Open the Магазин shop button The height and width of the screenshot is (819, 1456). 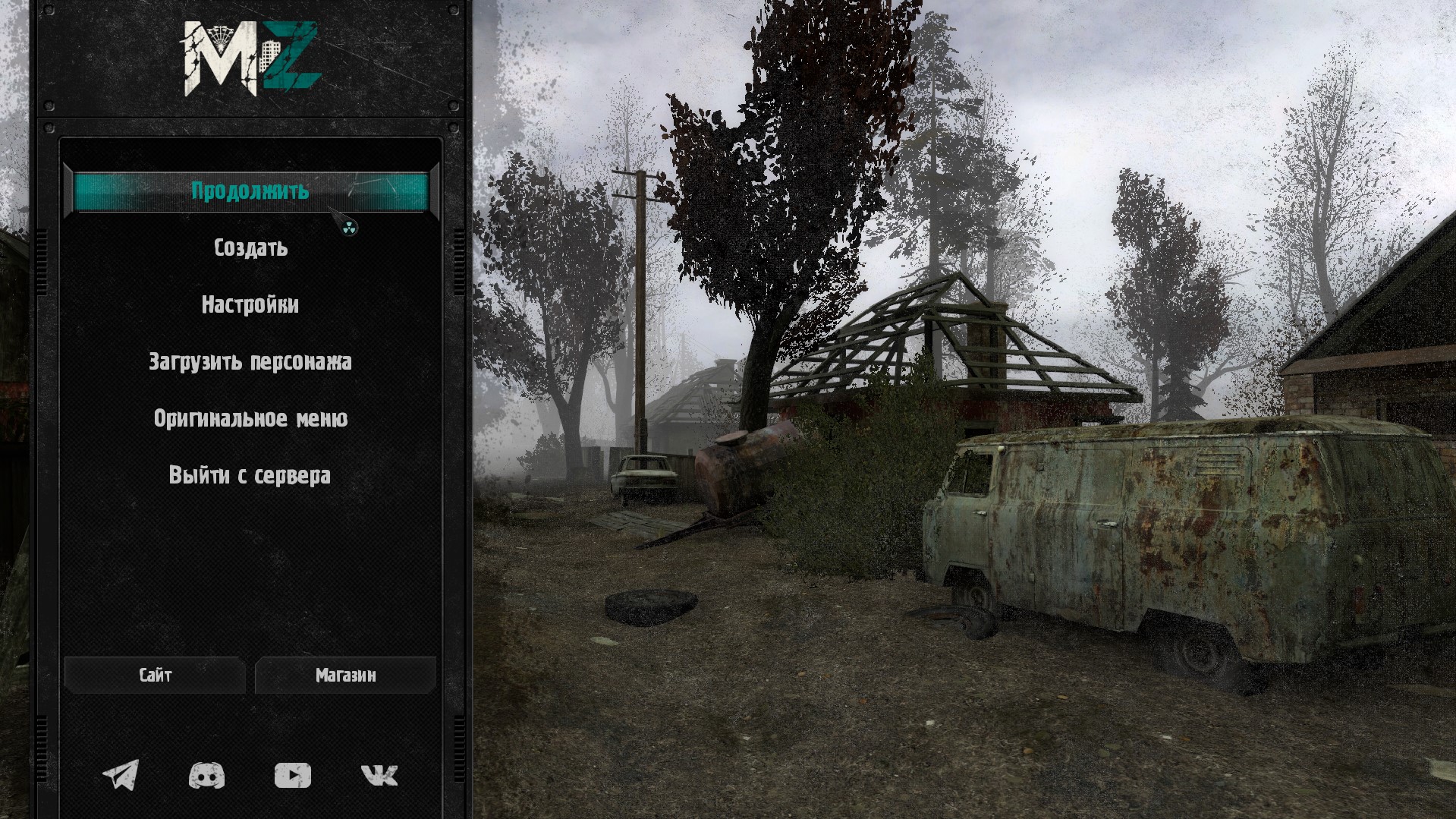(x=345, y=676)
